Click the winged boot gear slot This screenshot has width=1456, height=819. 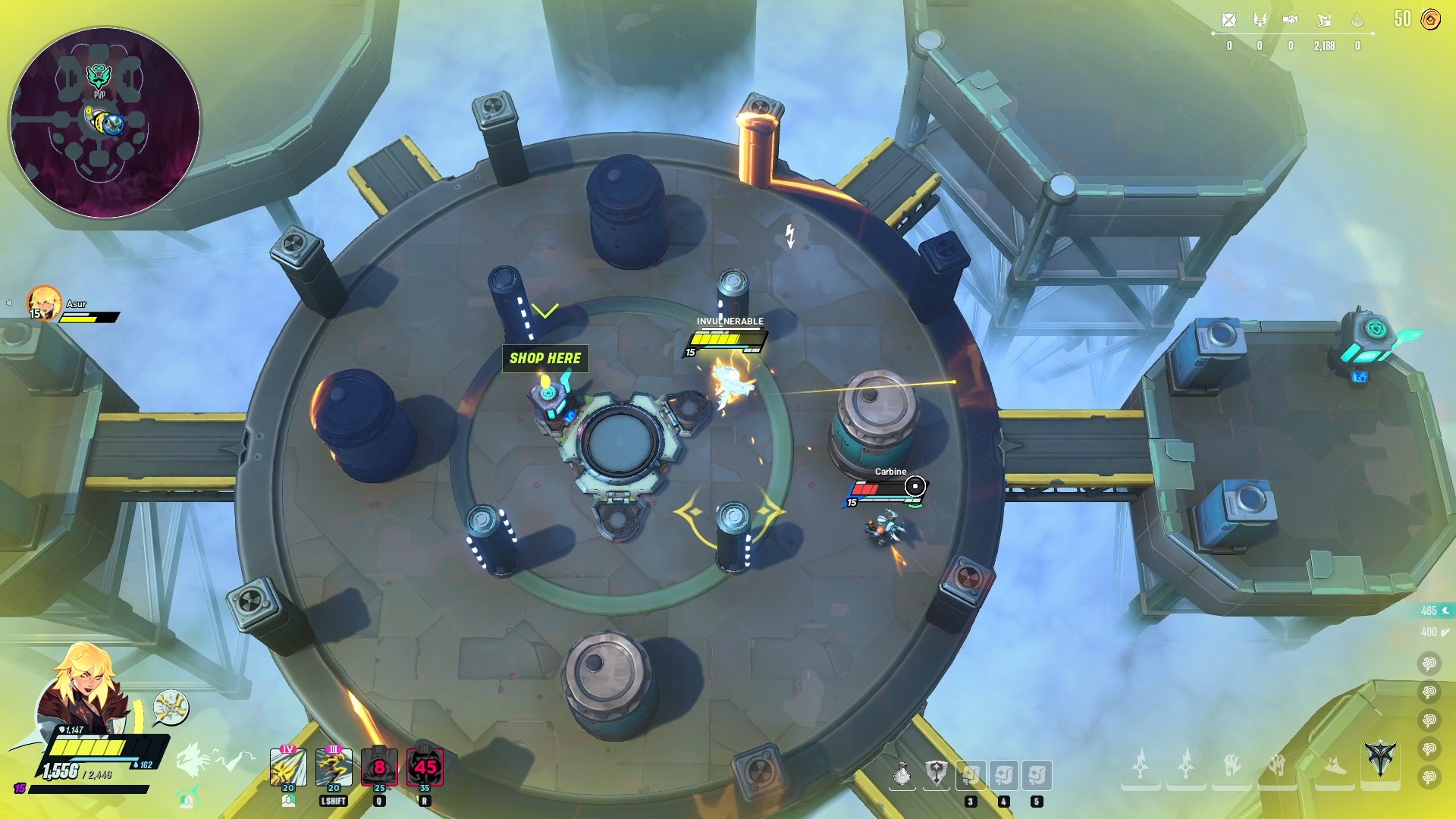pos(1335,765)
